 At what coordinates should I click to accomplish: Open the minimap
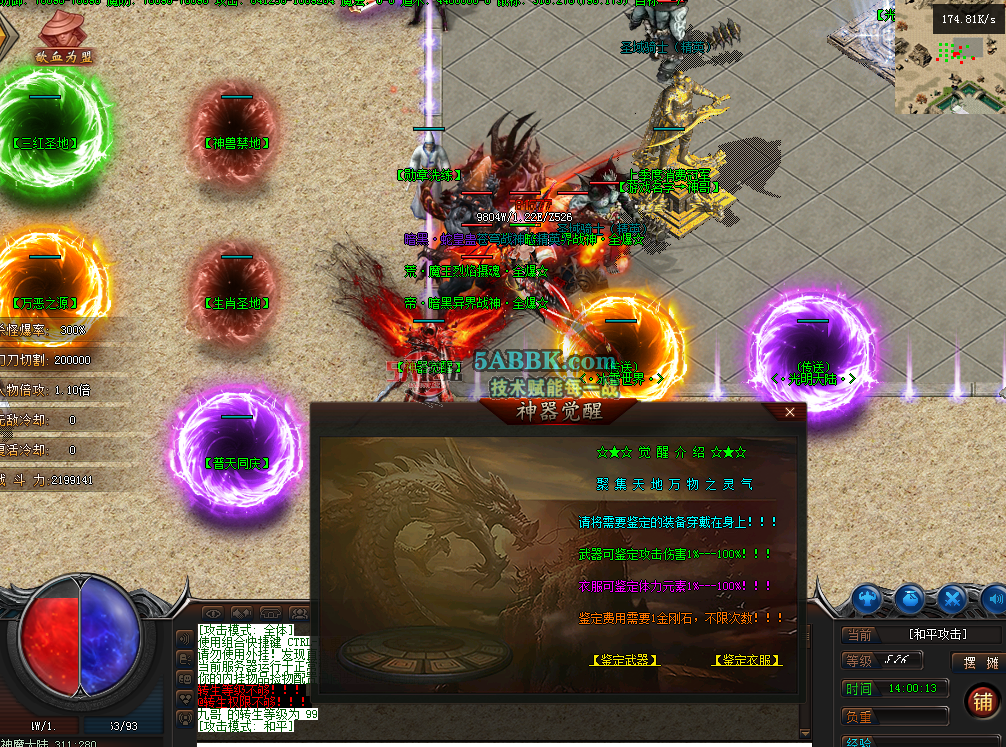tap(950, 56)
